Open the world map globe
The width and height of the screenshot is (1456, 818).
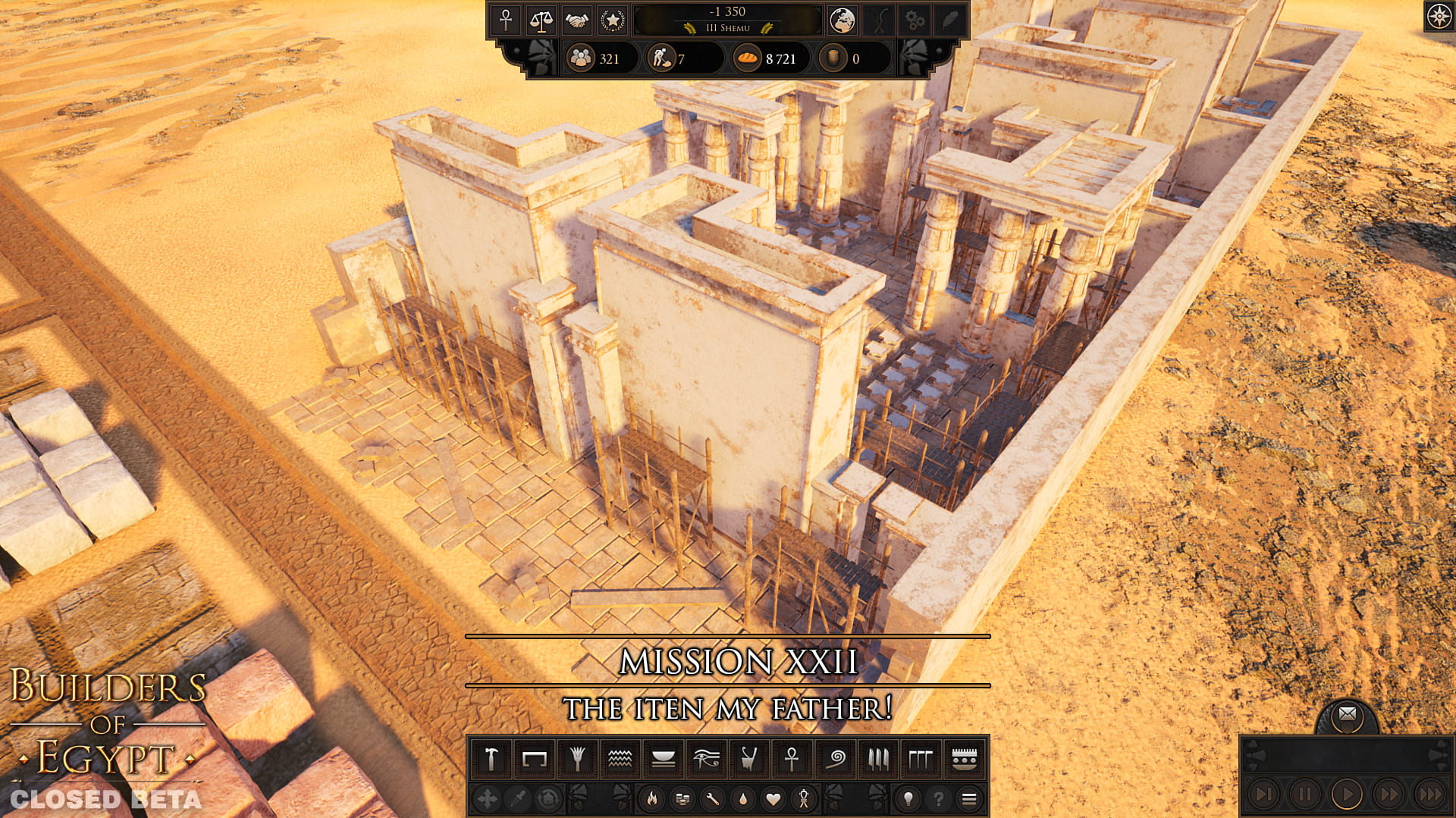(842, 20)
